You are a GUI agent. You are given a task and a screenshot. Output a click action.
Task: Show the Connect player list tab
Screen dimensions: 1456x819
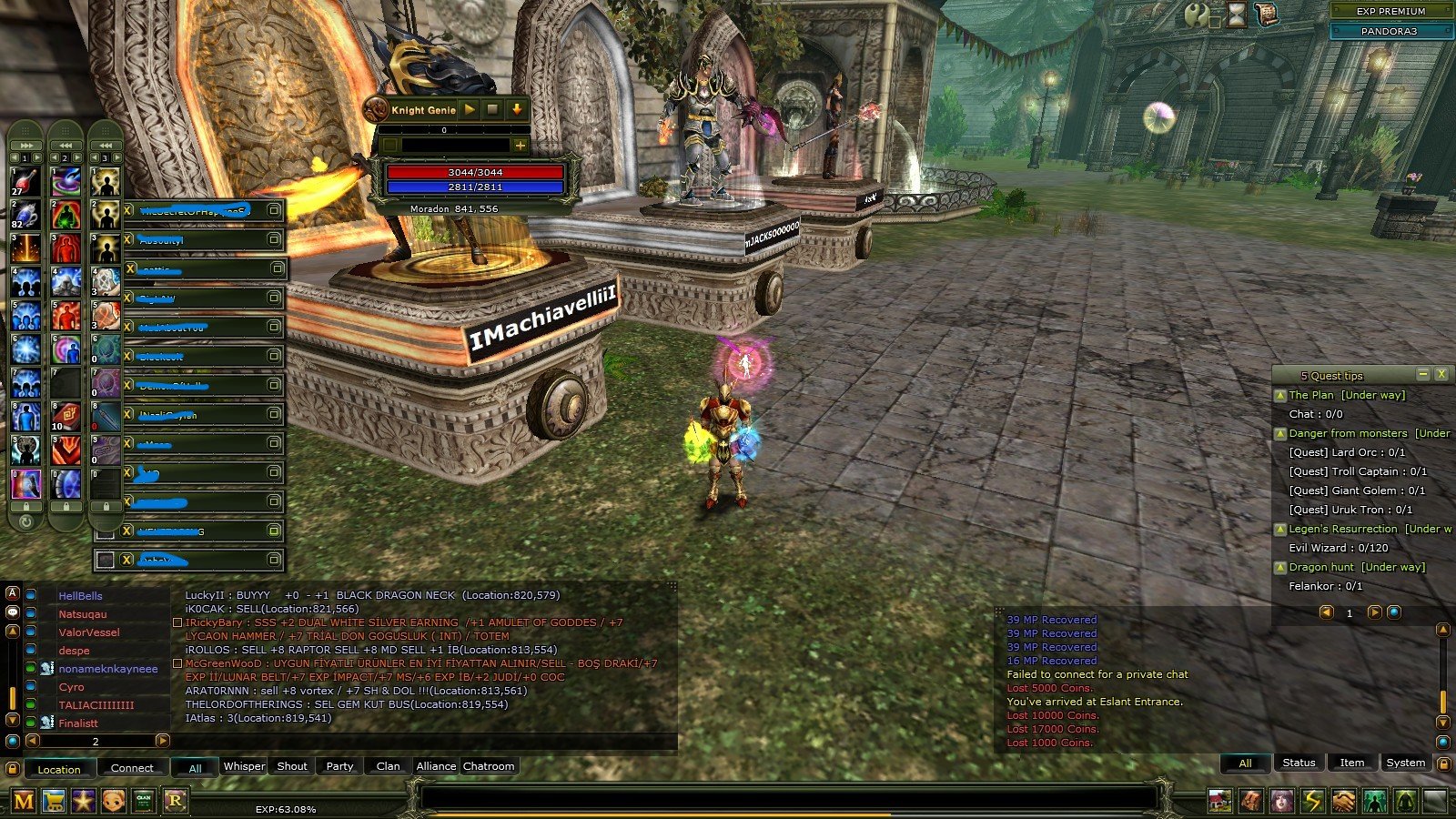click(x=132, y=768)
